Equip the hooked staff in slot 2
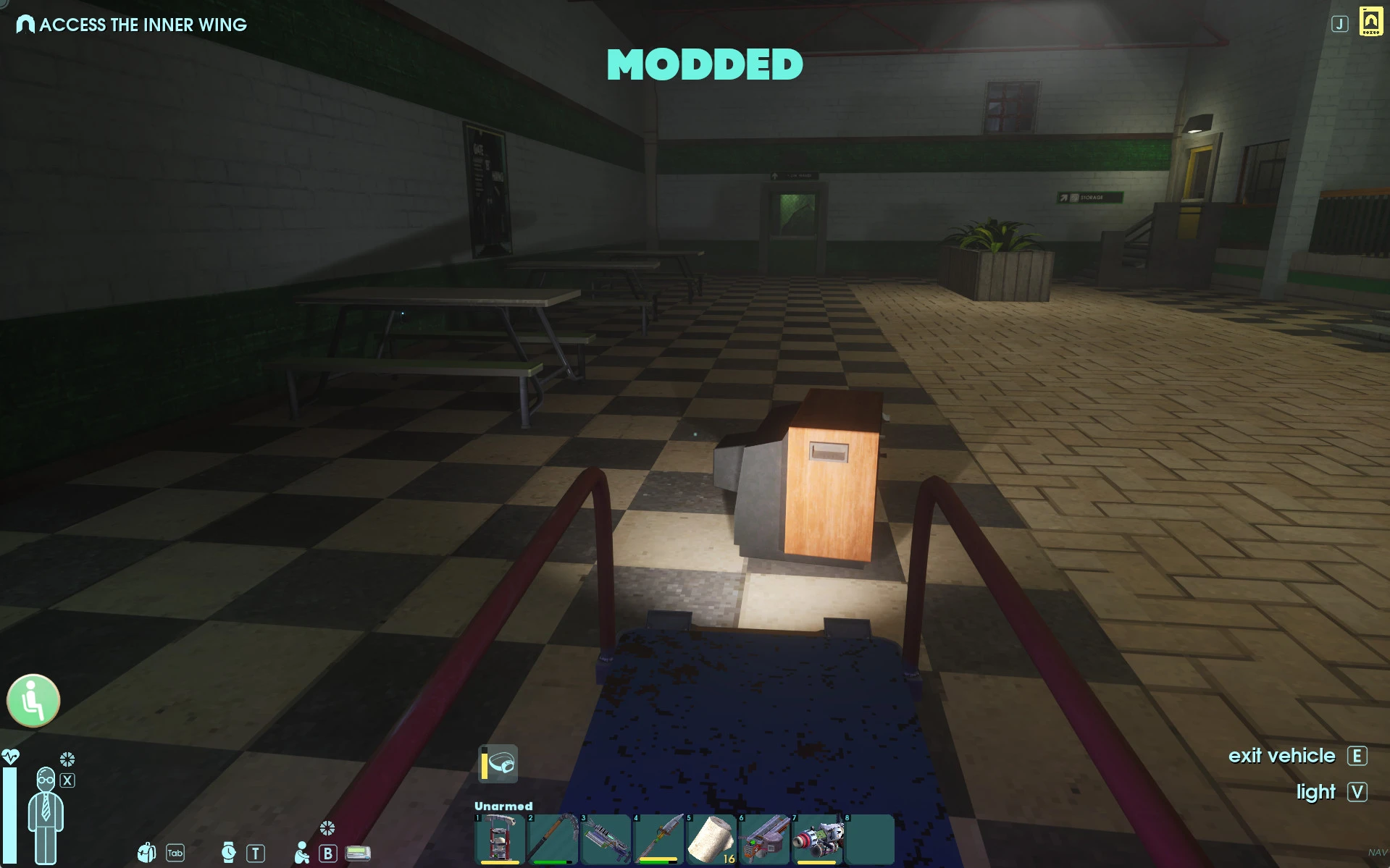Screen dimensions: 1390x868 [x=553, y=839]
